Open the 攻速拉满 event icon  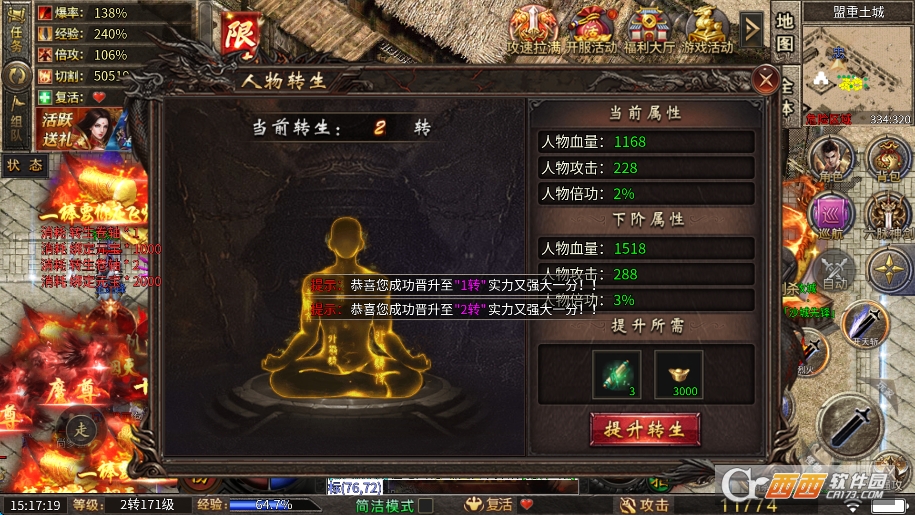click(532, 30)
